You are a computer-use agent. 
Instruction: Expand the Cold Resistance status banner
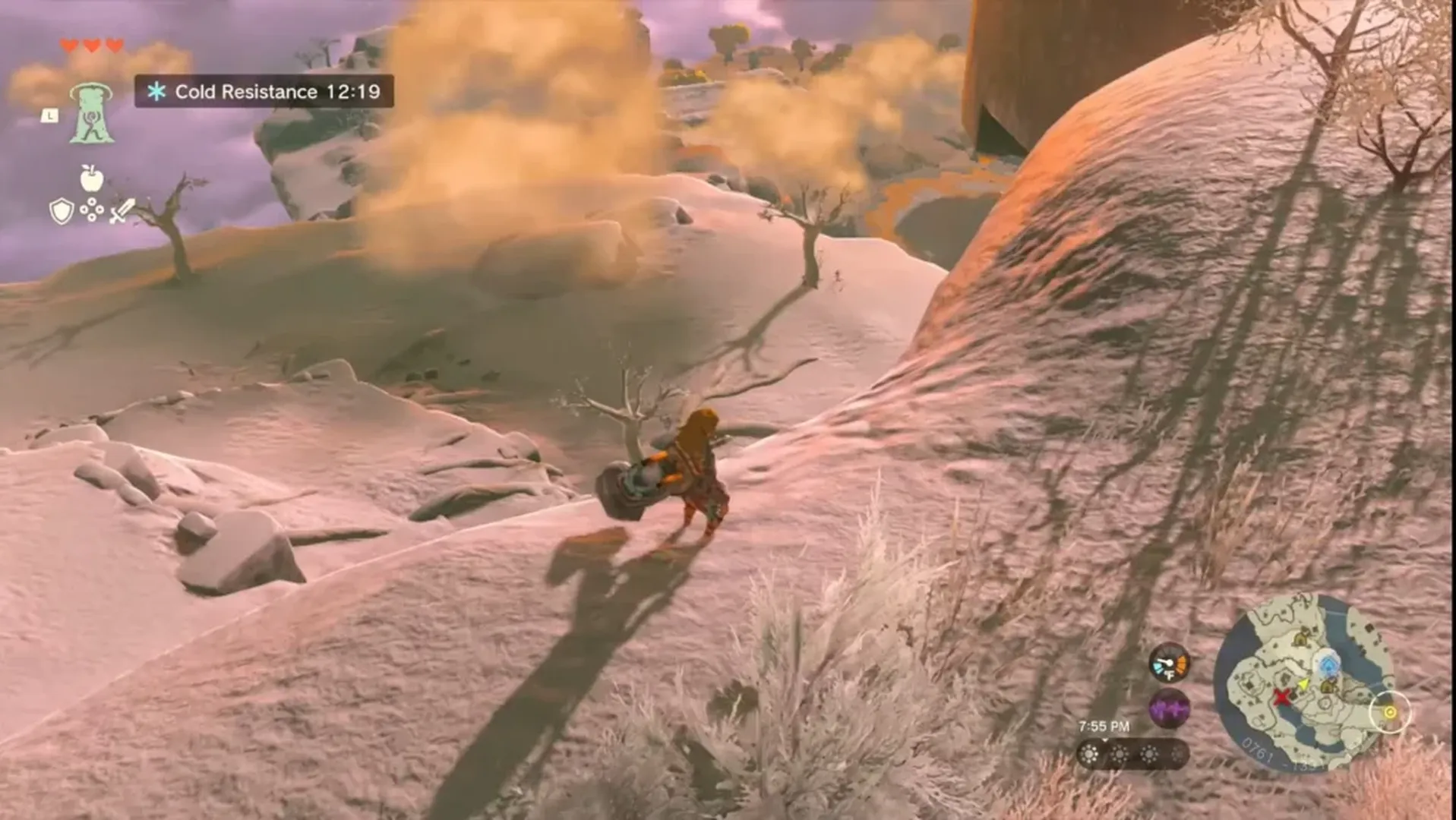click(x=266, y=91)
